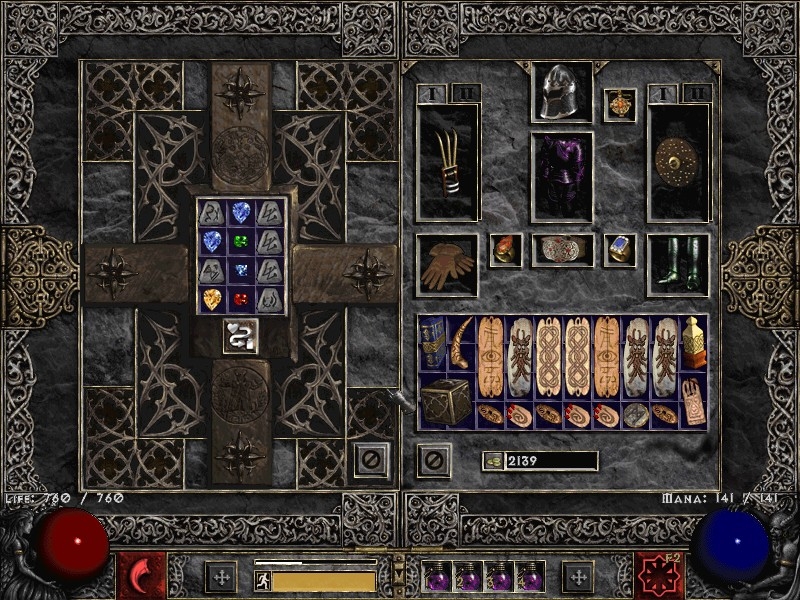
Task: Click the equipped amulet slot
Action: (620, 105)
